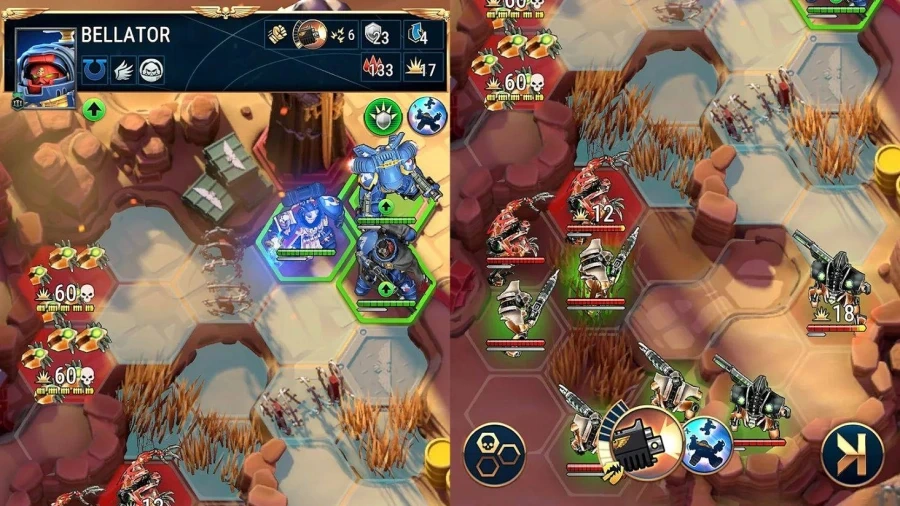This screenshot has height=506, width=900.
Task: Show the bolter ranged attack stat icon
Action: (311, 35)
